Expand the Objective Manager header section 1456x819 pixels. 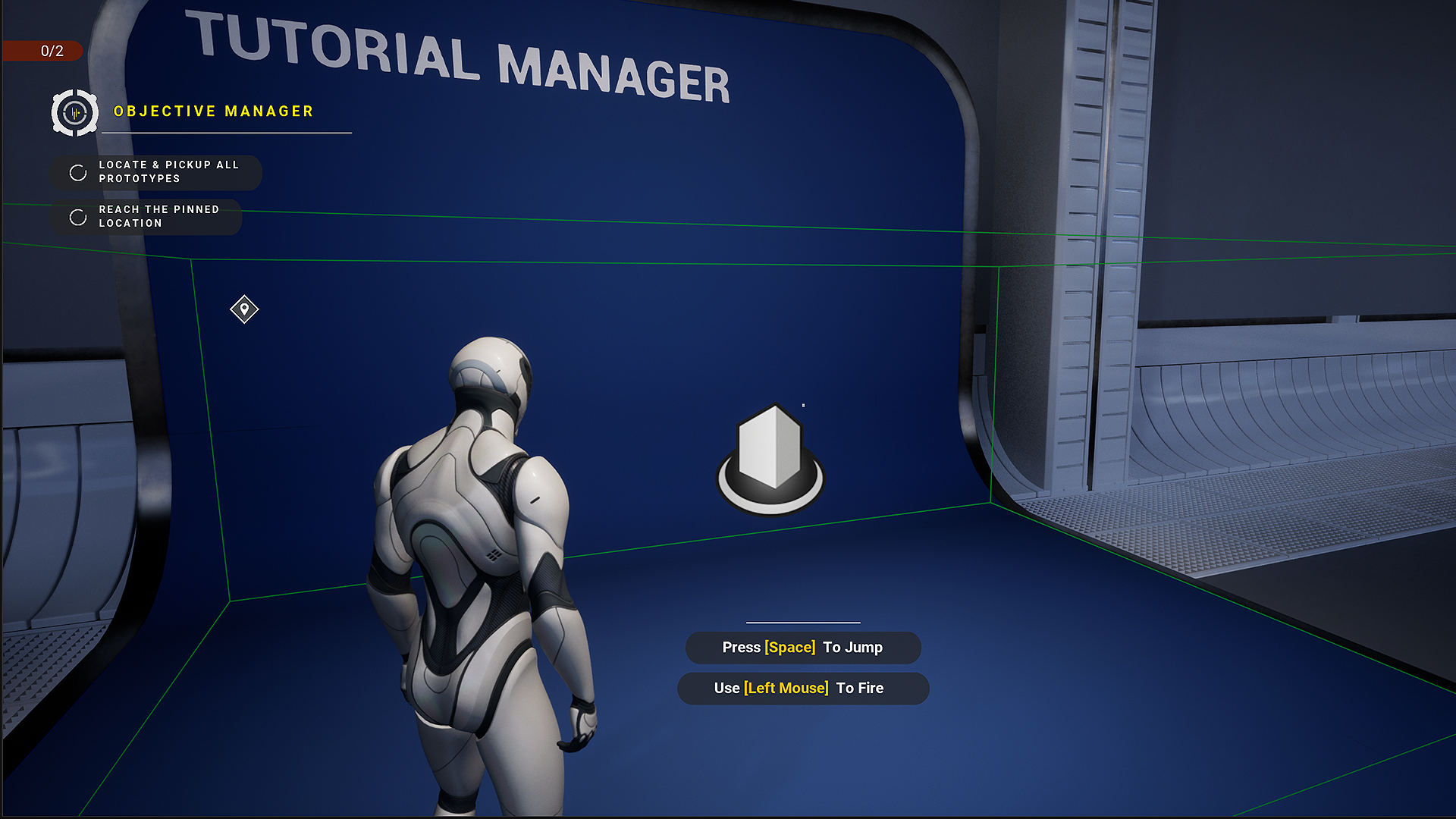pos(212,111)
